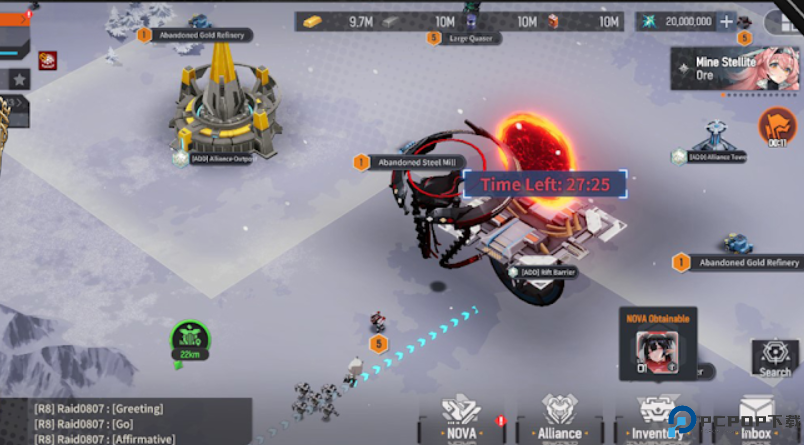Image resolution: width=804 pixels, height=445 pixels.
Task: Open the red event icon
Action: pyautogui.click(x=47, y=62)
